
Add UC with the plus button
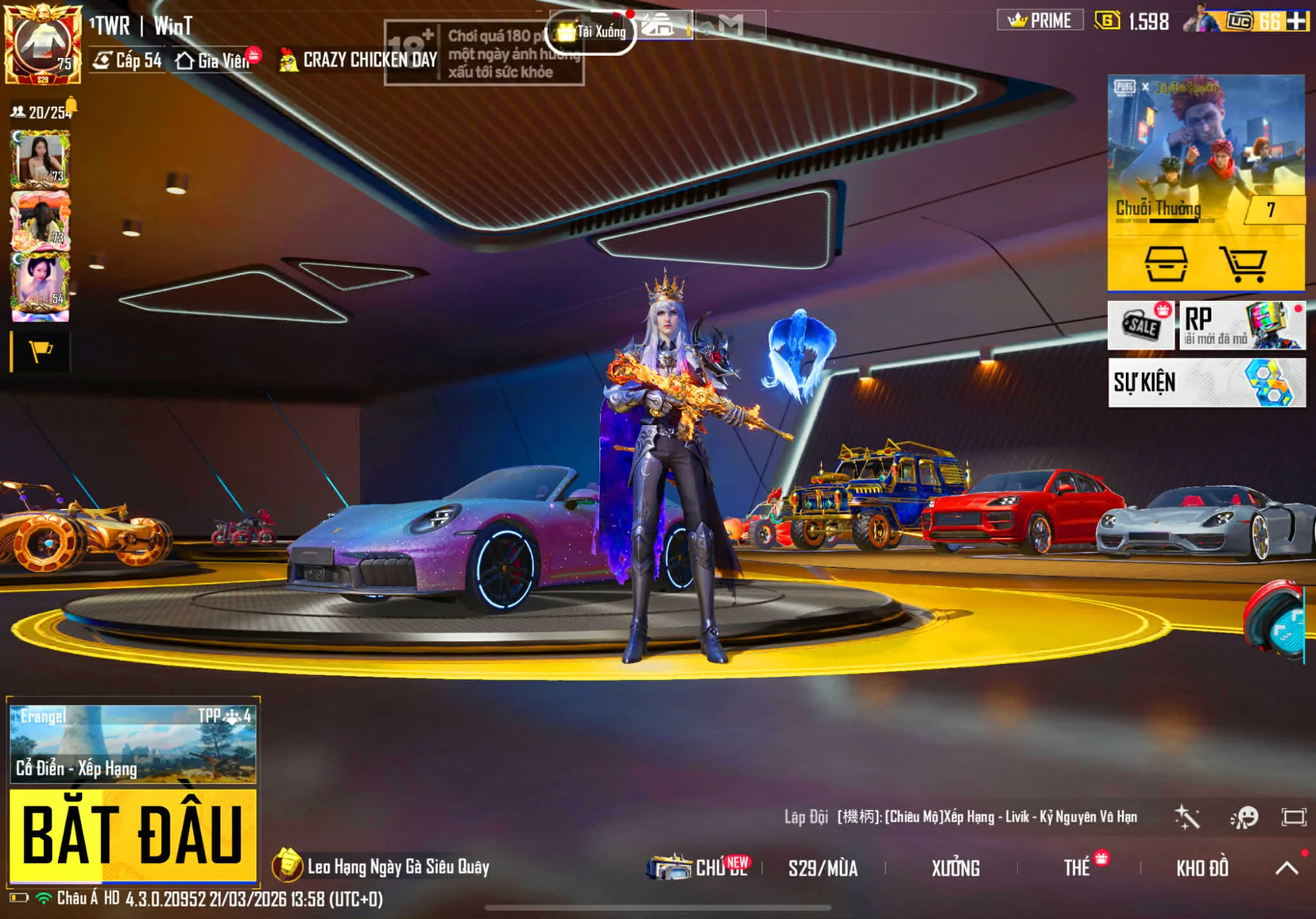1297,21
